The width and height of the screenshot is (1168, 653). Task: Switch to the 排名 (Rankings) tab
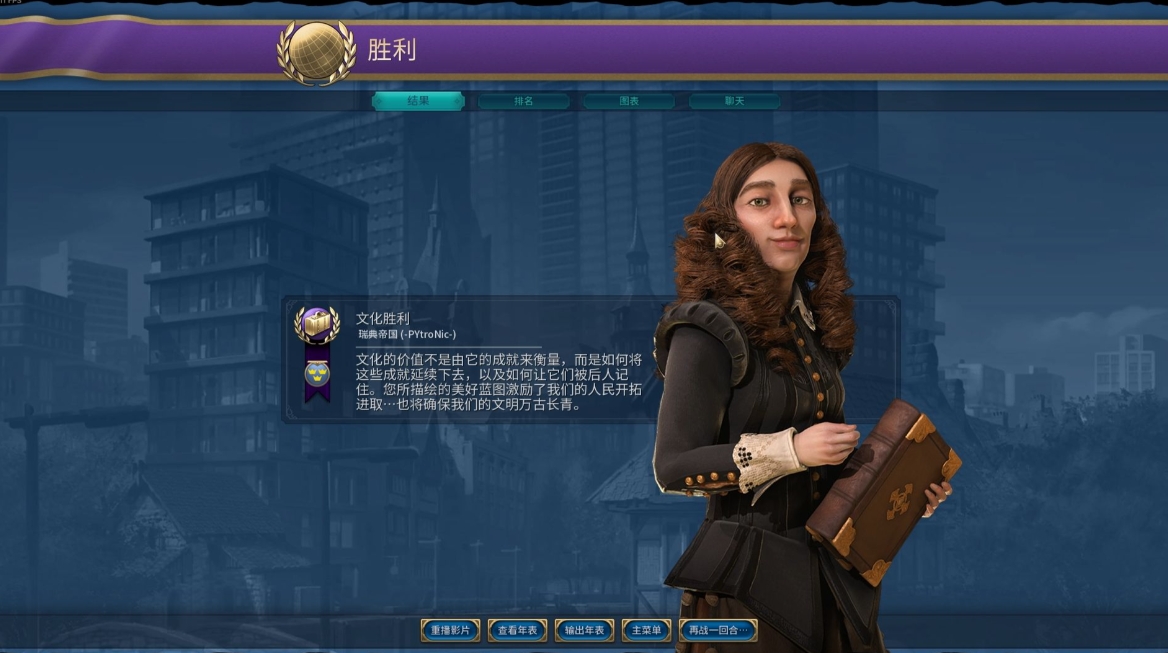click(x=524, y=101)
